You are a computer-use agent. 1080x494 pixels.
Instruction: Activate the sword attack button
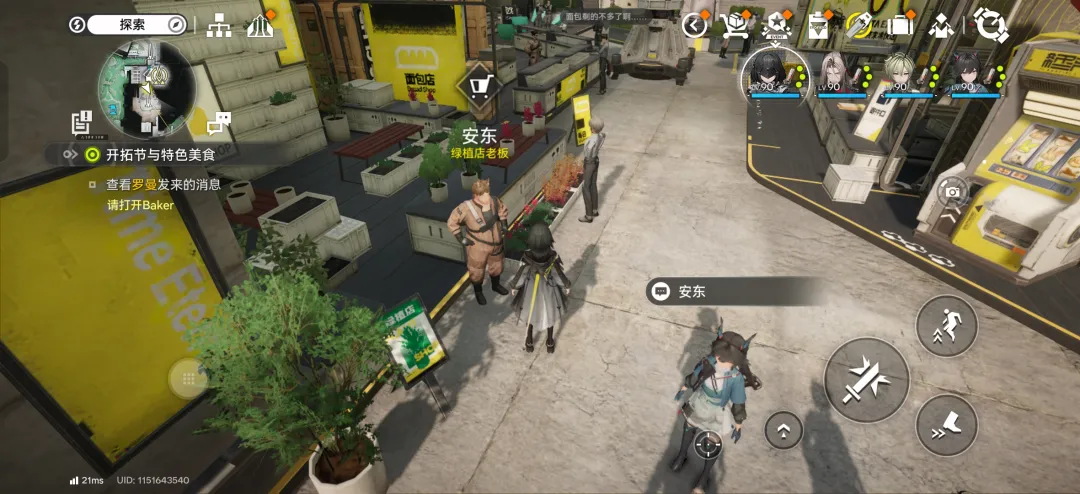point(866,380)
